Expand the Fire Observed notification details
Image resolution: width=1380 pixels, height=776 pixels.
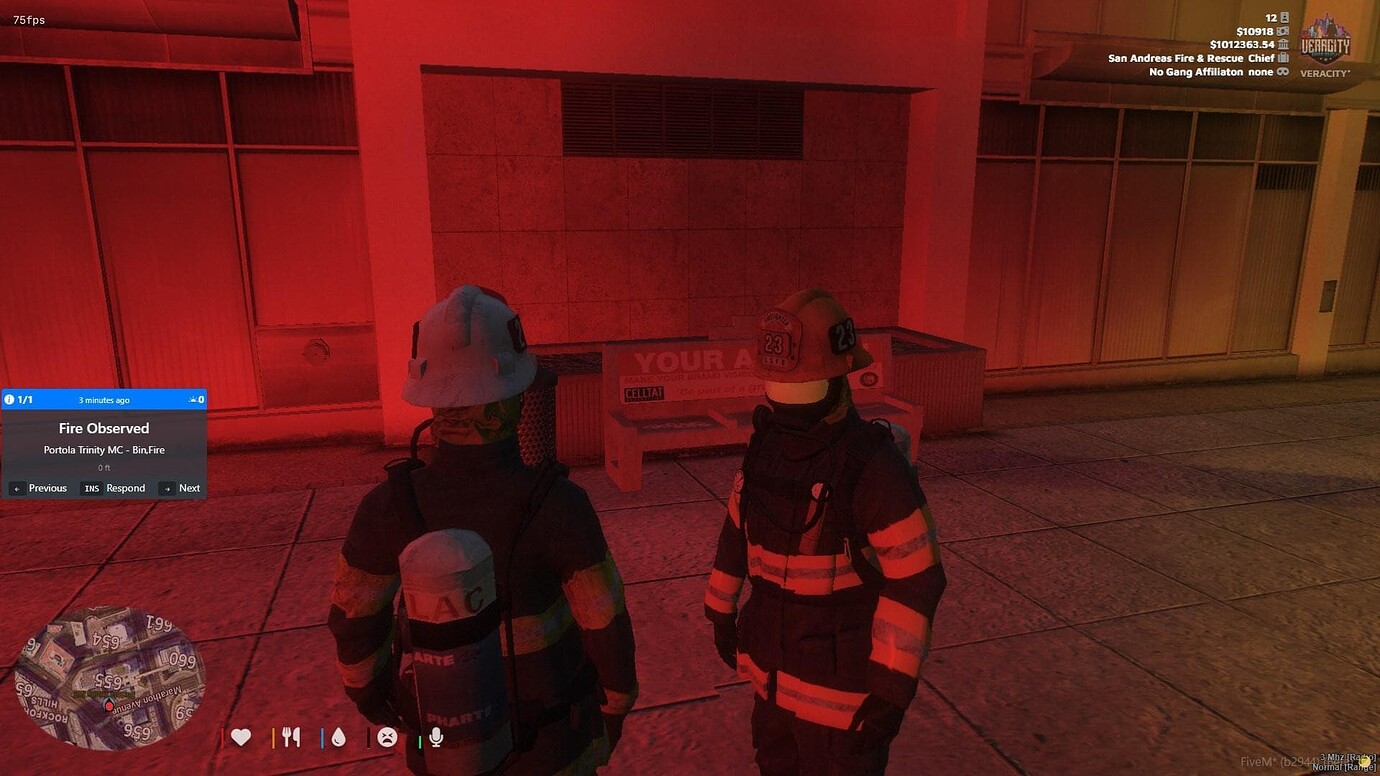(104, 428)
